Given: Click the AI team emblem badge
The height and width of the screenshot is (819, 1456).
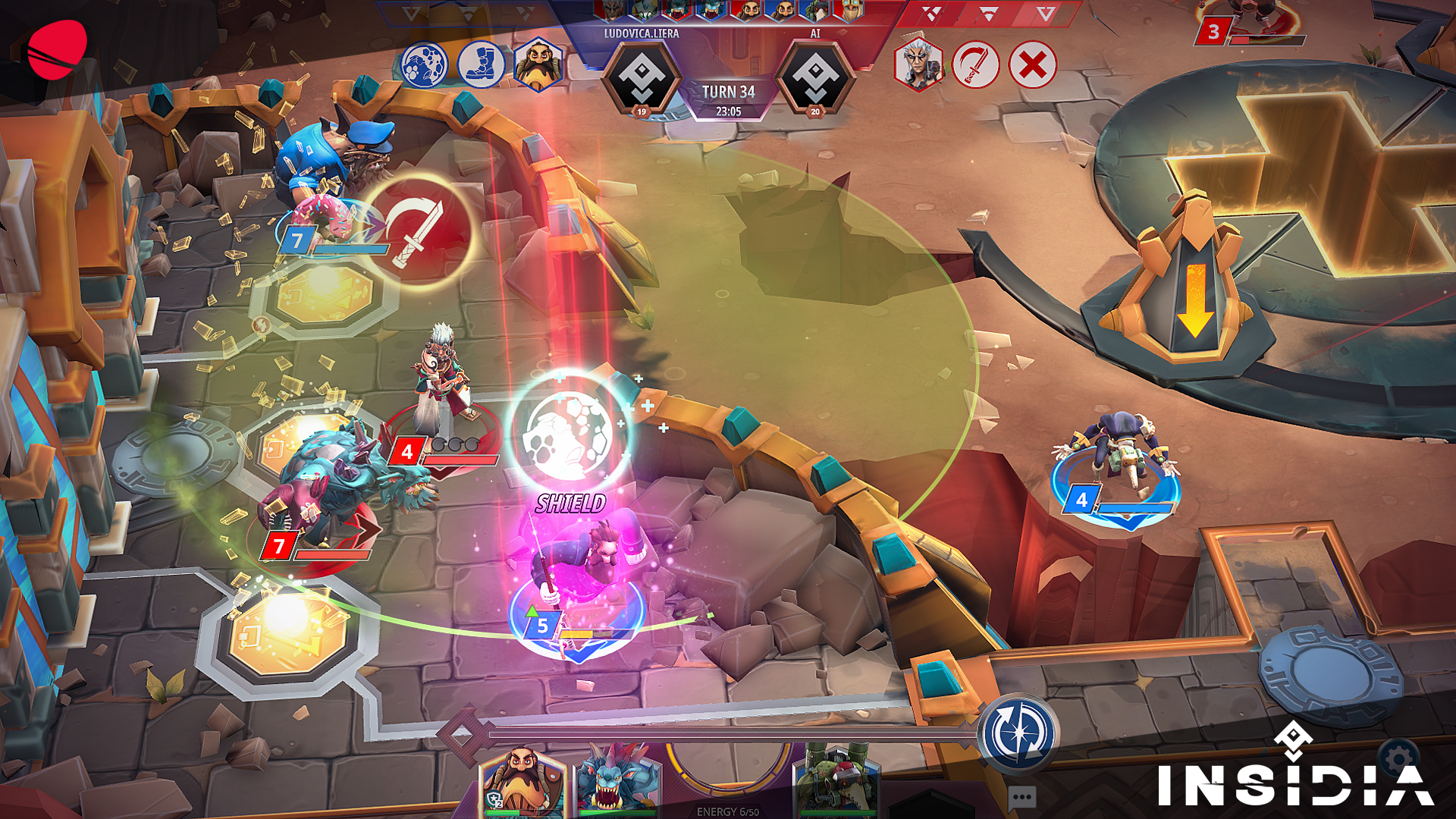Looking at the screenshot, I should (x=815, y=77).
